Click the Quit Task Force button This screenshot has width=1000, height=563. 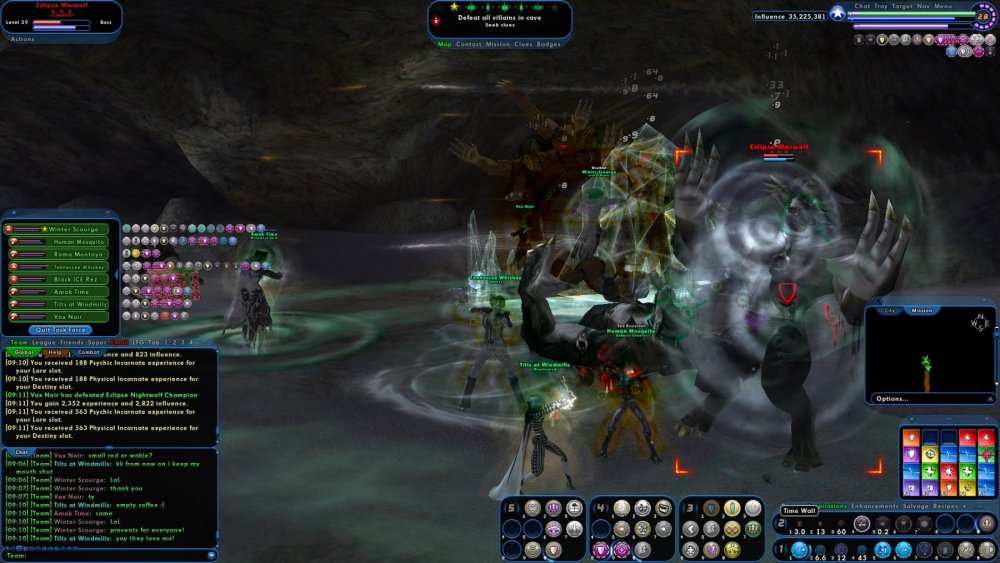(61, 329)
